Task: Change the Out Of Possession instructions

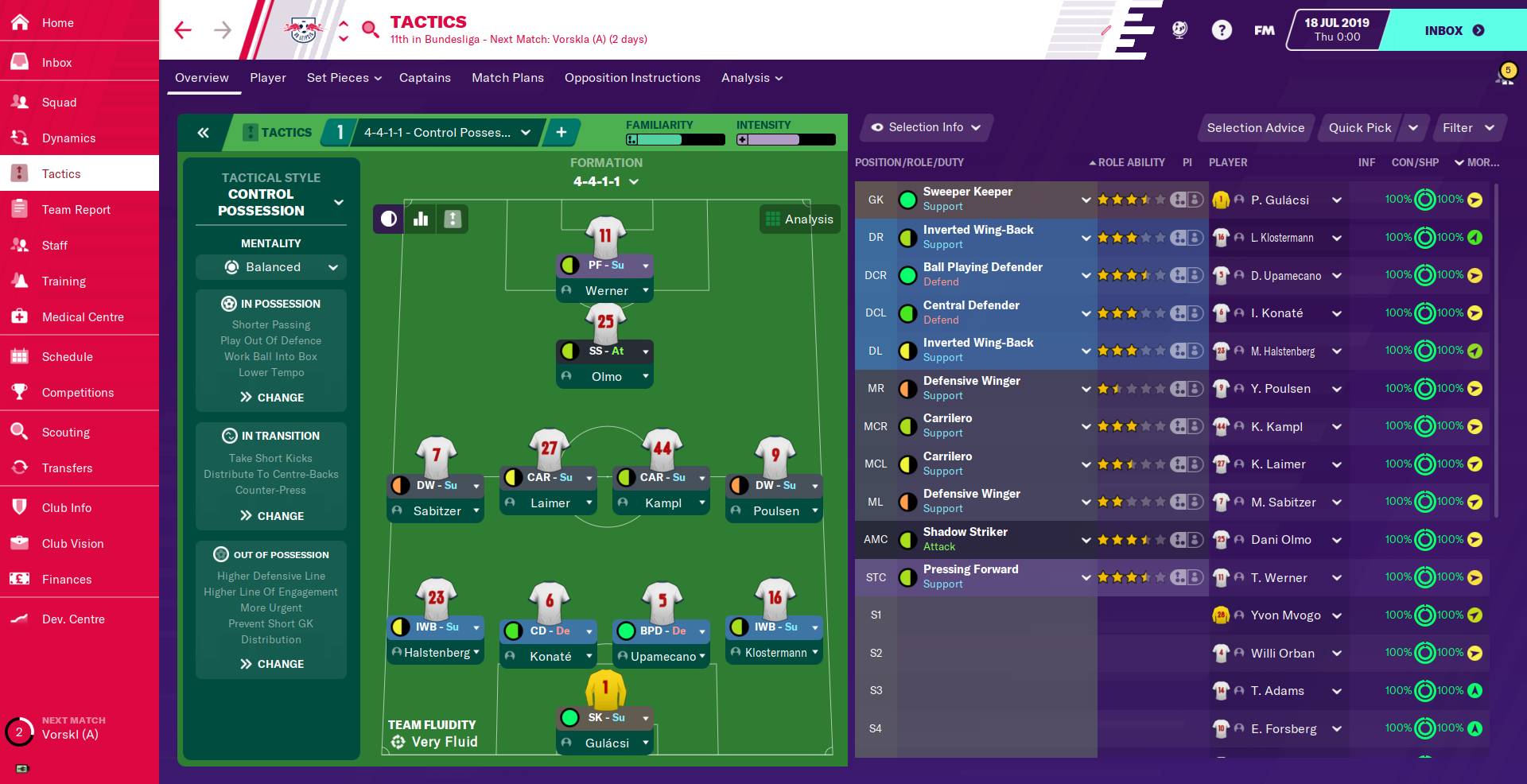Action: (x=271, y=663)
